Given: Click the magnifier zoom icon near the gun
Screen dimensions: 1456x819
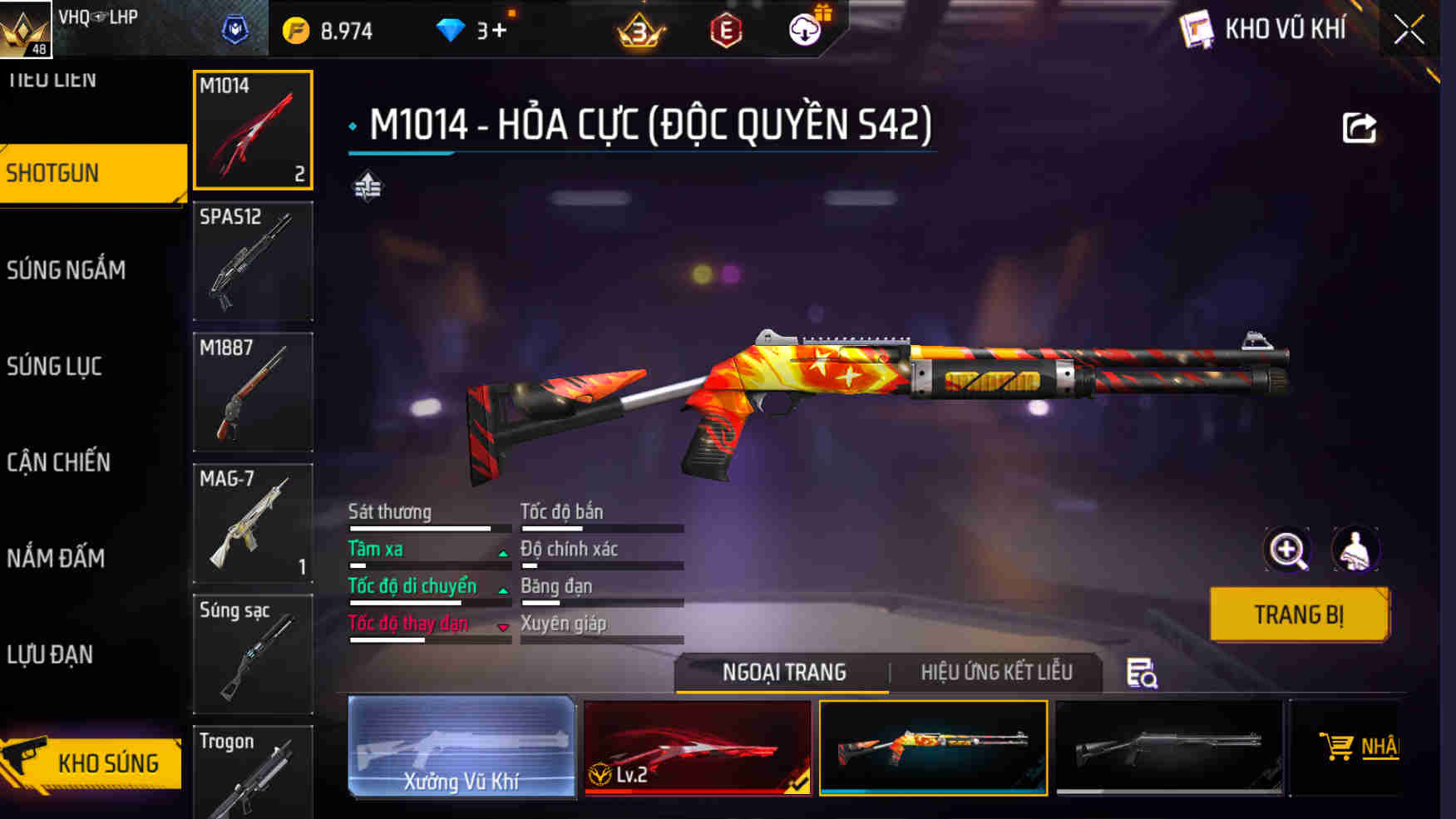Looking at the screenshot, I should 1287,549.
